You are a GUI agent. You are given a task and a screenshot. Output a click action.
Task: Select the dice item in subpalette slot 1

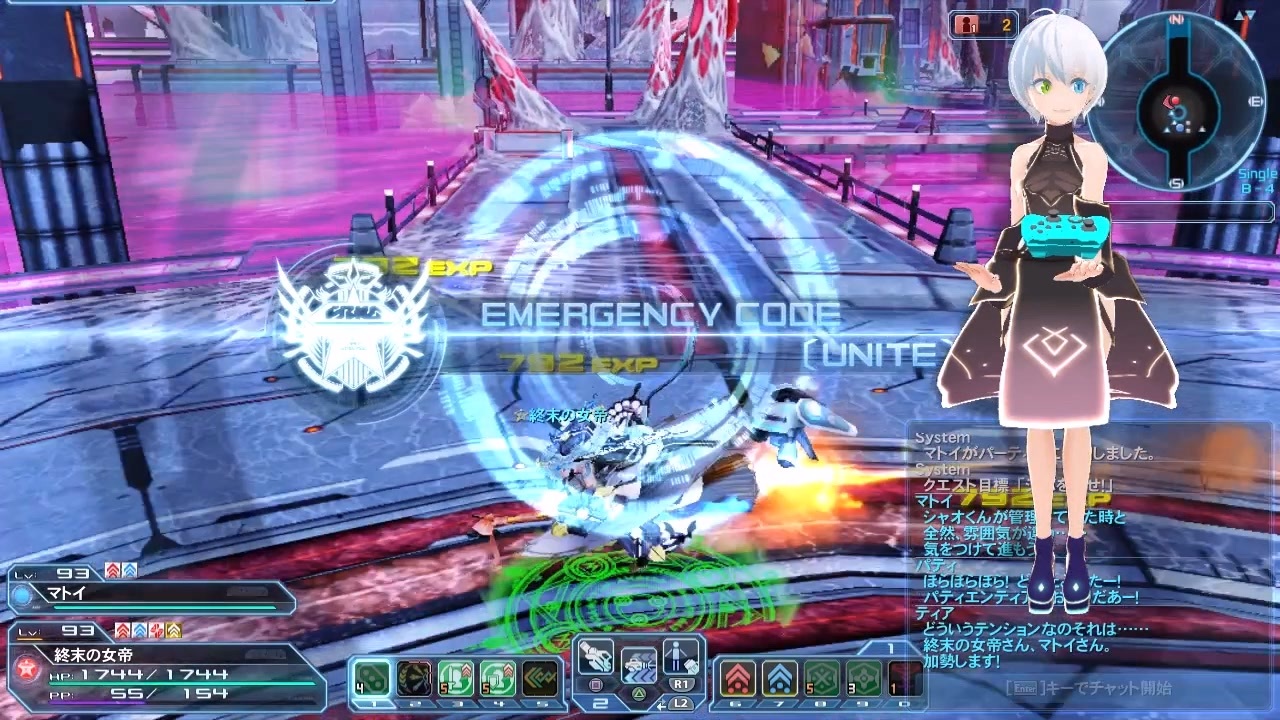click(370, 678)
